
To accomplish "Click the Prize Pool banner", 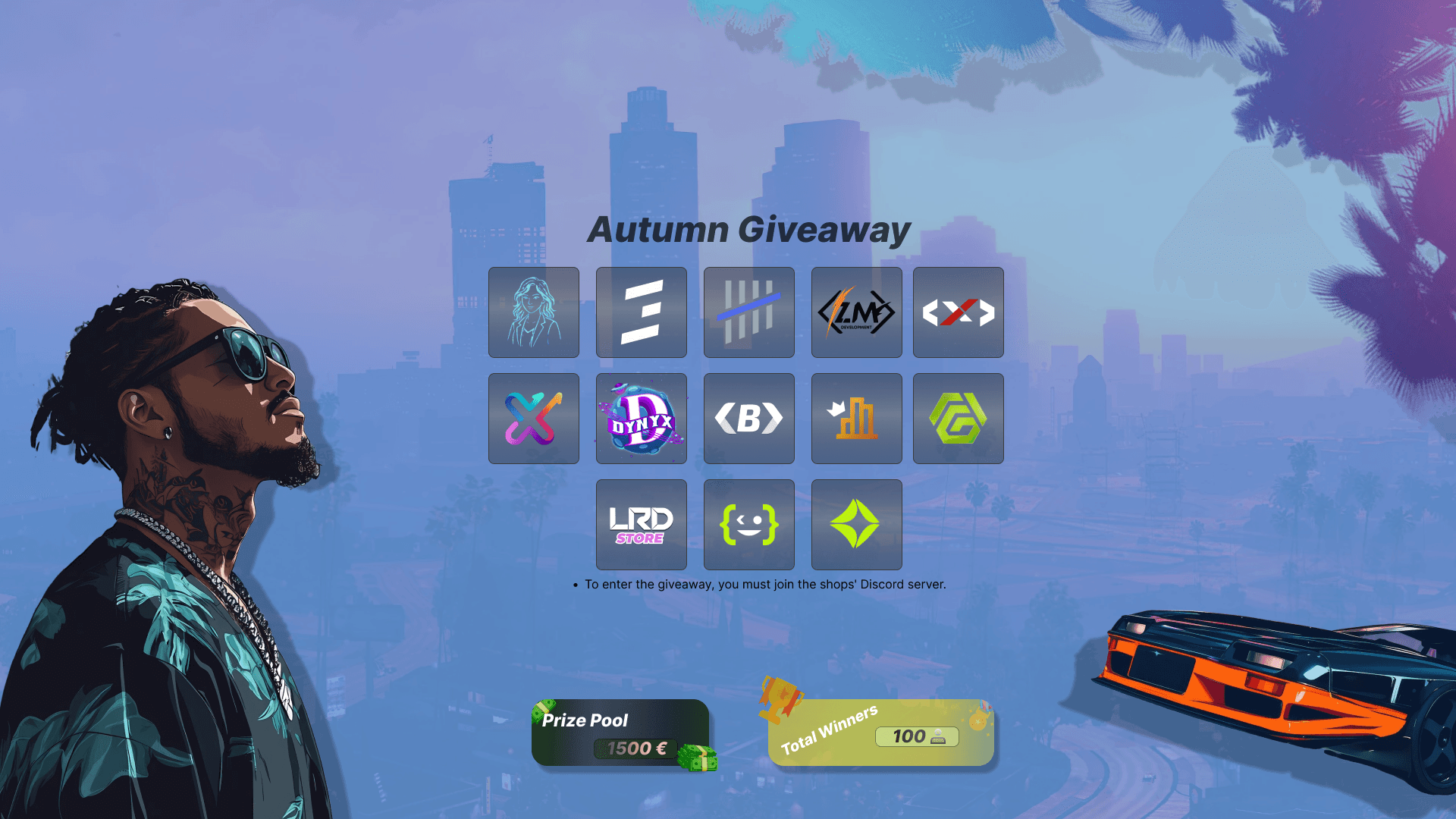I will 620,733.
